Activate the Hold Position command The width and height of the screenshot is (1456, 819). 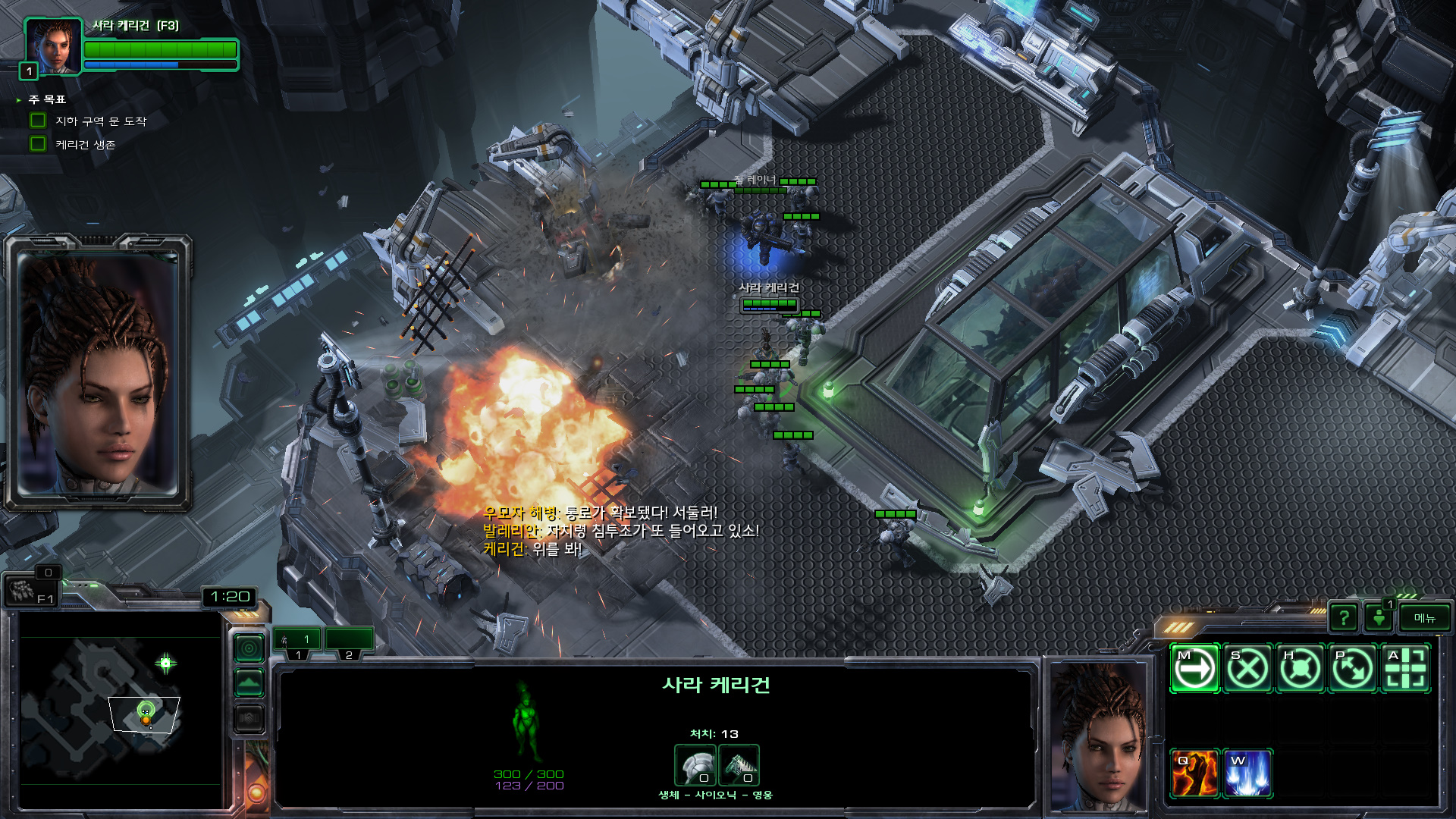1301,669
